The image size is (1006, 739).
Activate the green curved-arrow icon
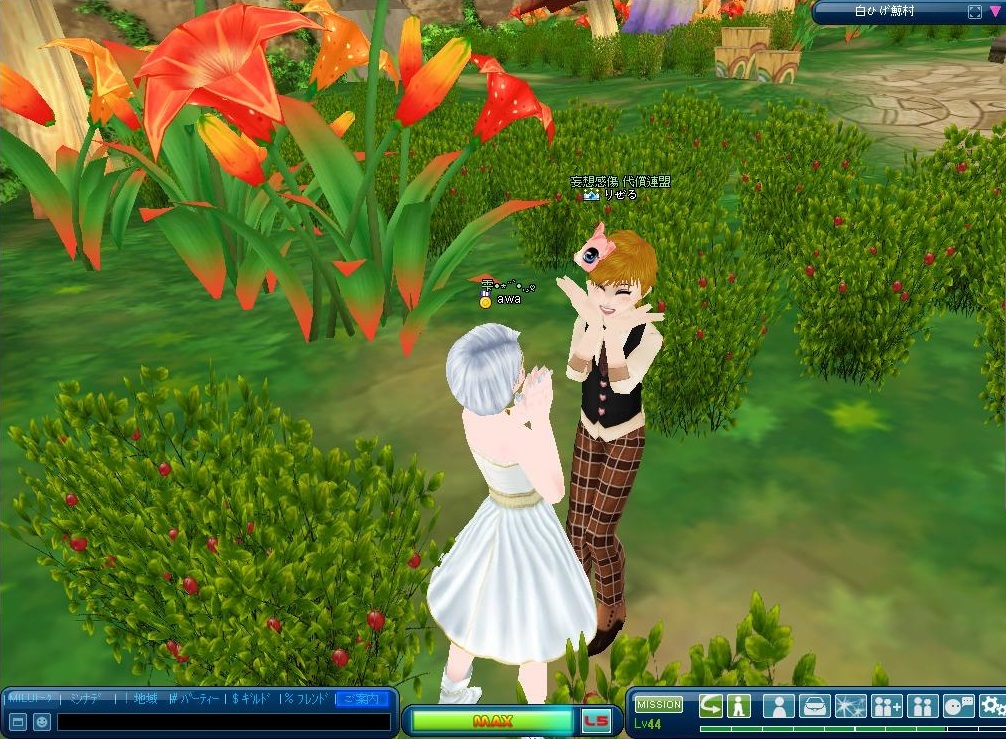click(x=711, y=705)
